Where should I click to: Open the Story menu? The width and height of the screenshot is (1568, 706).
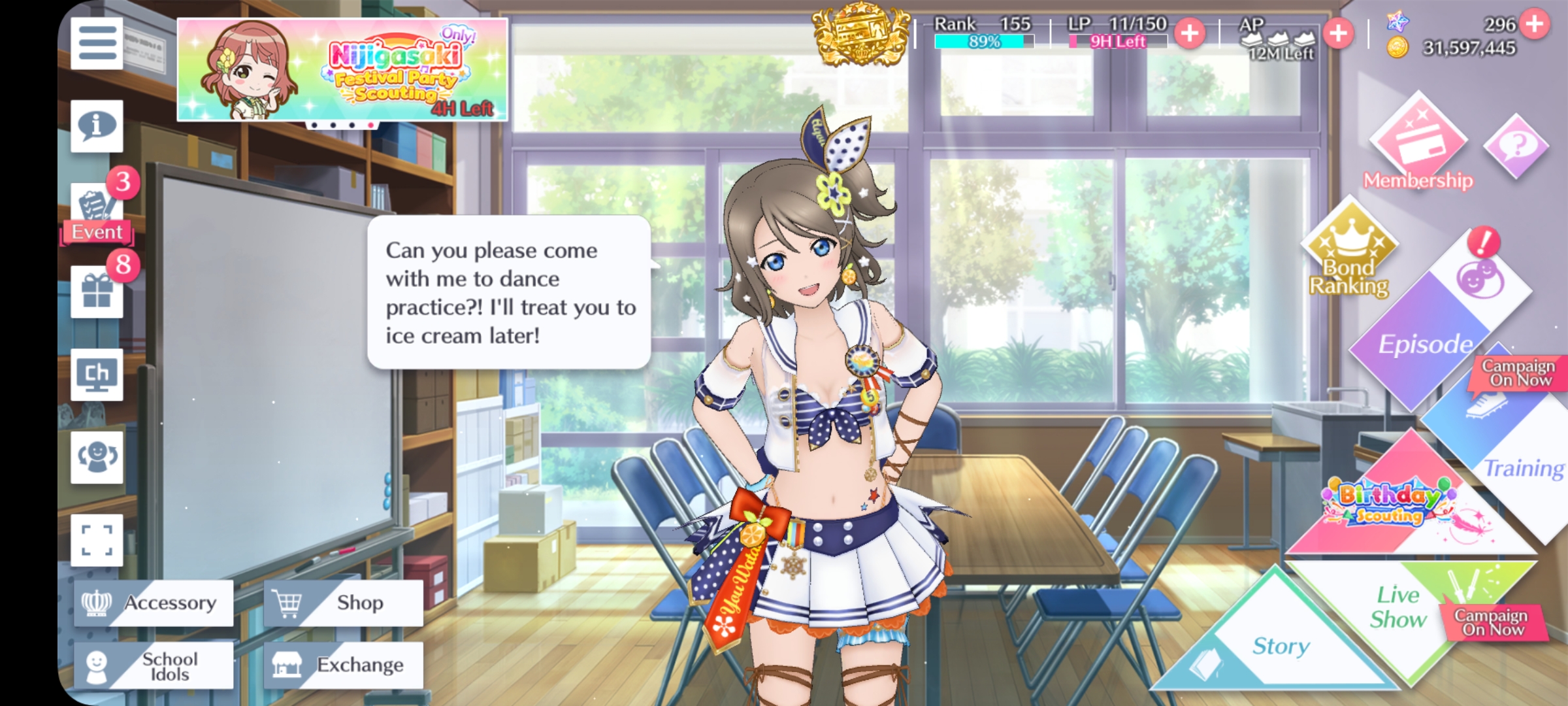[1279, 644]
